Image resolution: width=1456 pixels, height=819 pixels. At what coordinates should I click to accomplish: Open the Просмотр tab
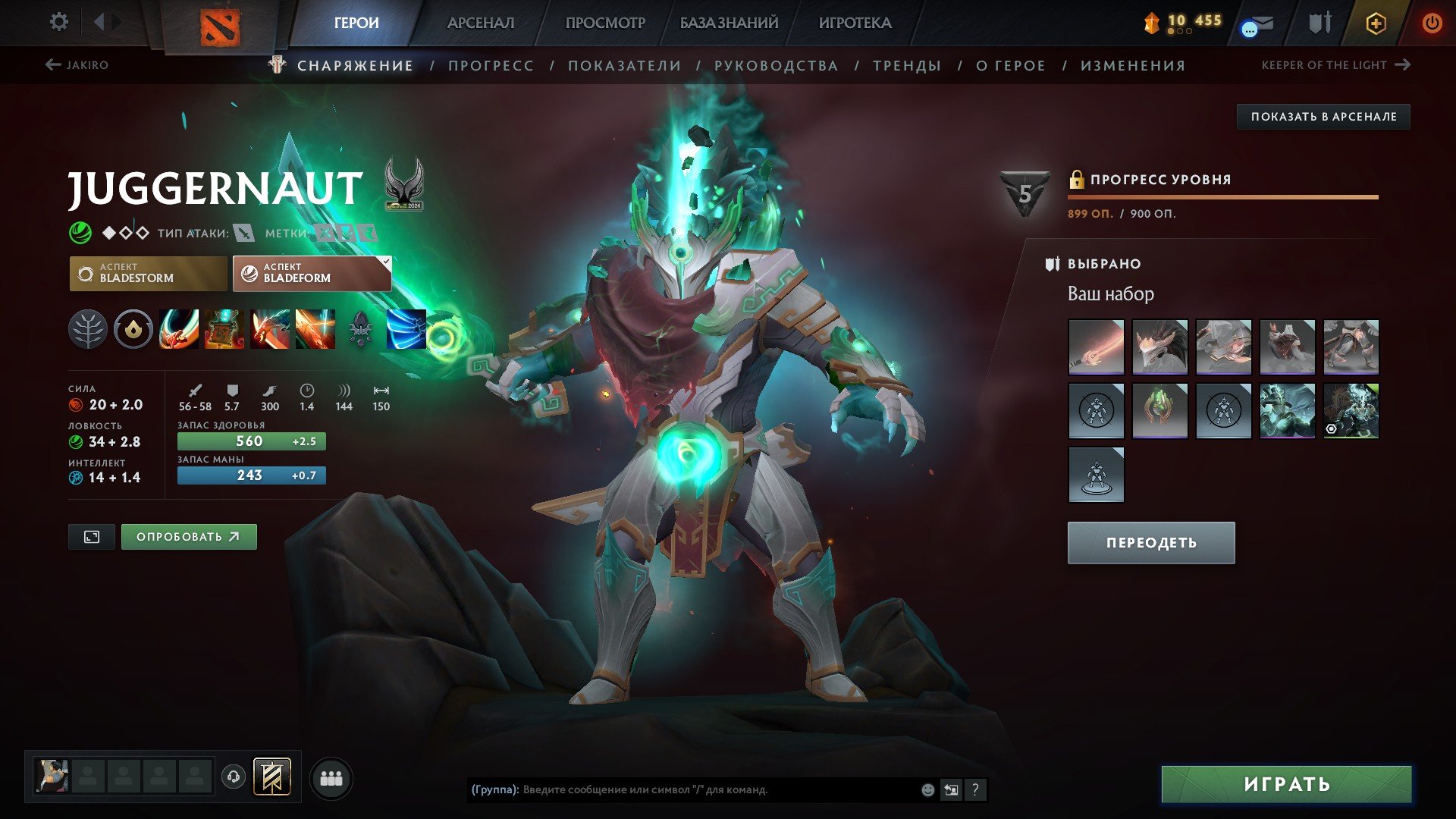tap(605, 23)
